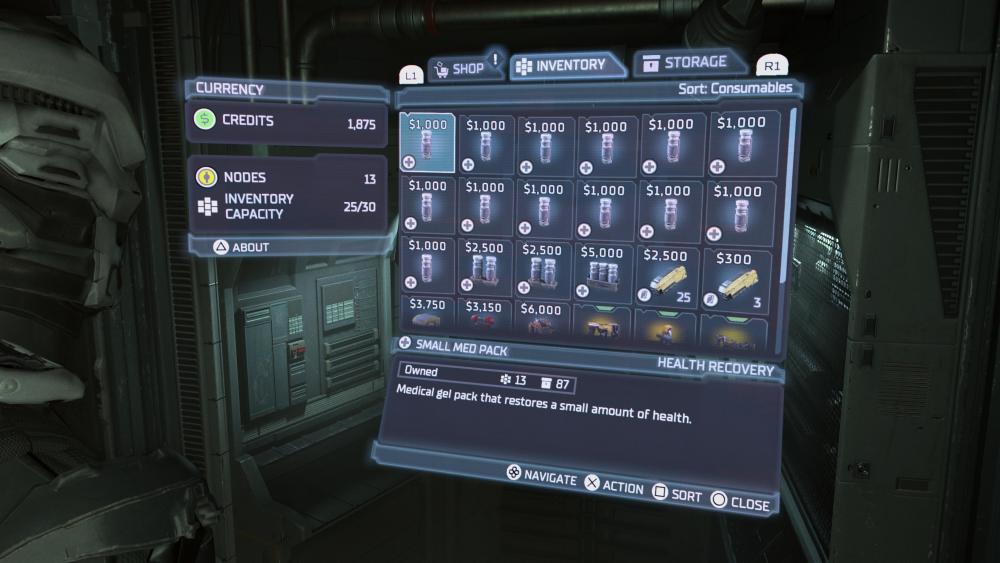The image size is (1000, 563).
Task: Switch to the Storage tab
Action: (x=691, y=63)
